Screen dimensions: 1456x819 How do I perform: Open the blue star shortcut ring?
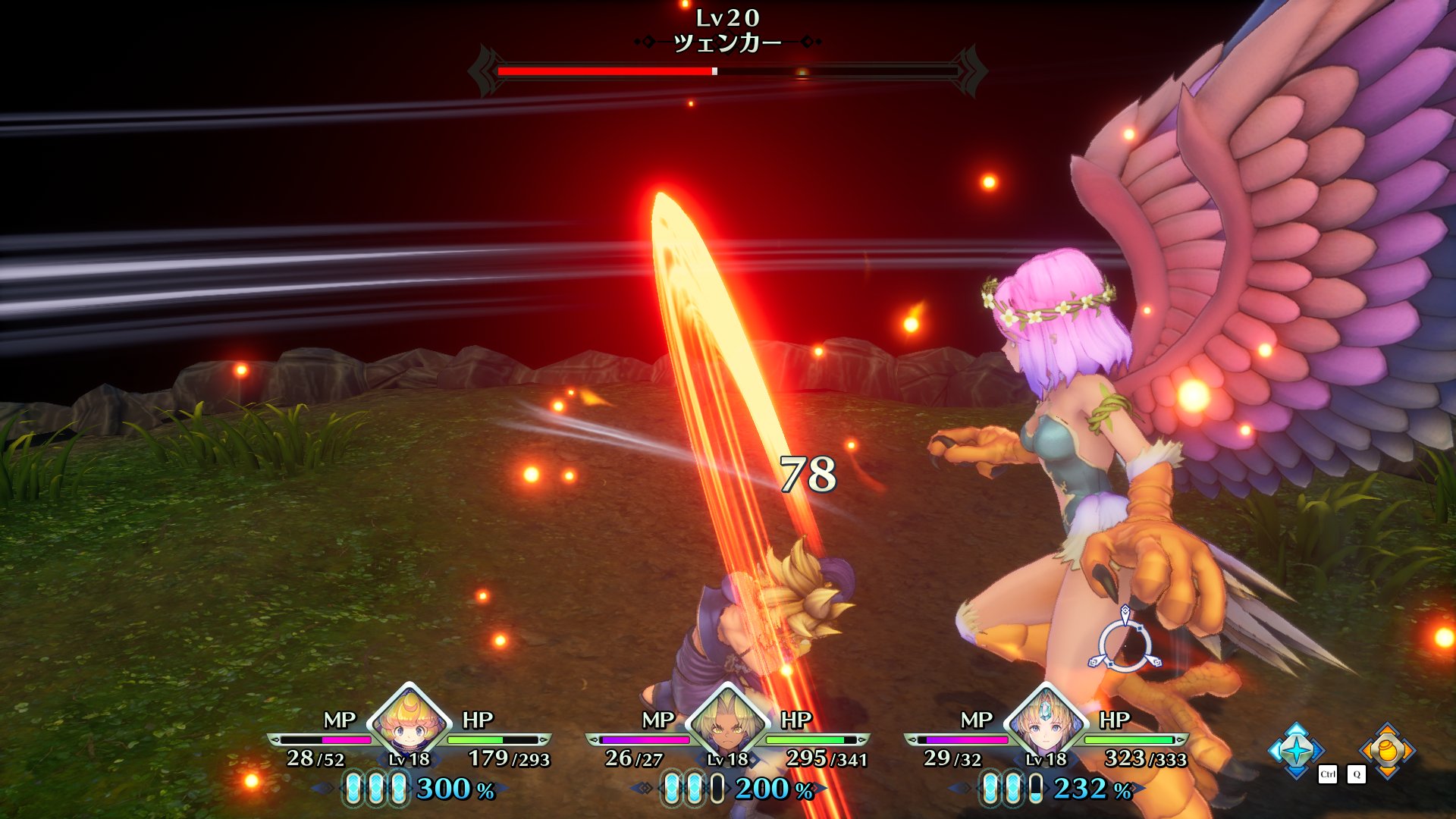tap(1296, 750)
